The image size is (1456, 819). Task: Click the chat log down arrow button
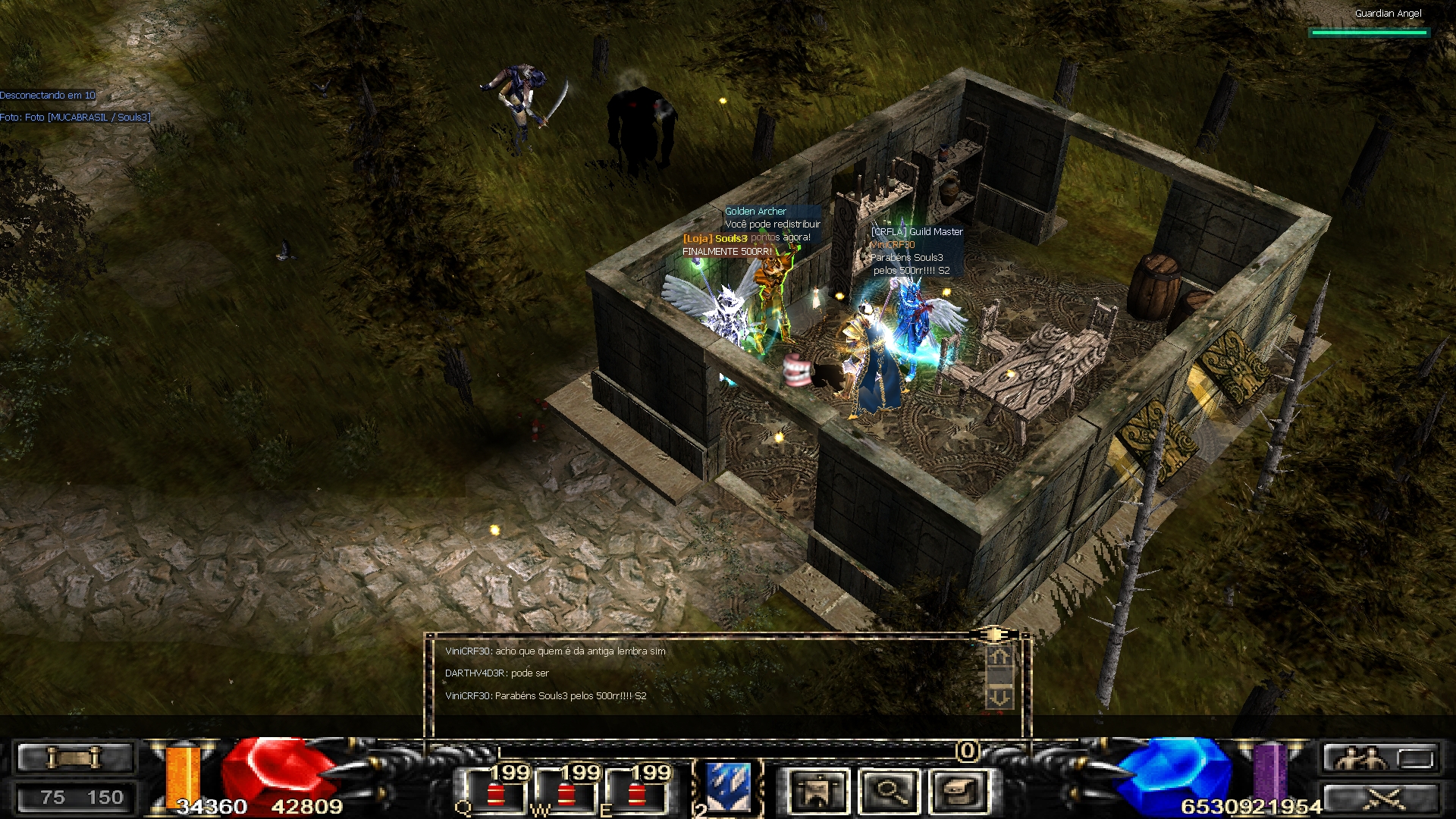[x=999, y=696]
